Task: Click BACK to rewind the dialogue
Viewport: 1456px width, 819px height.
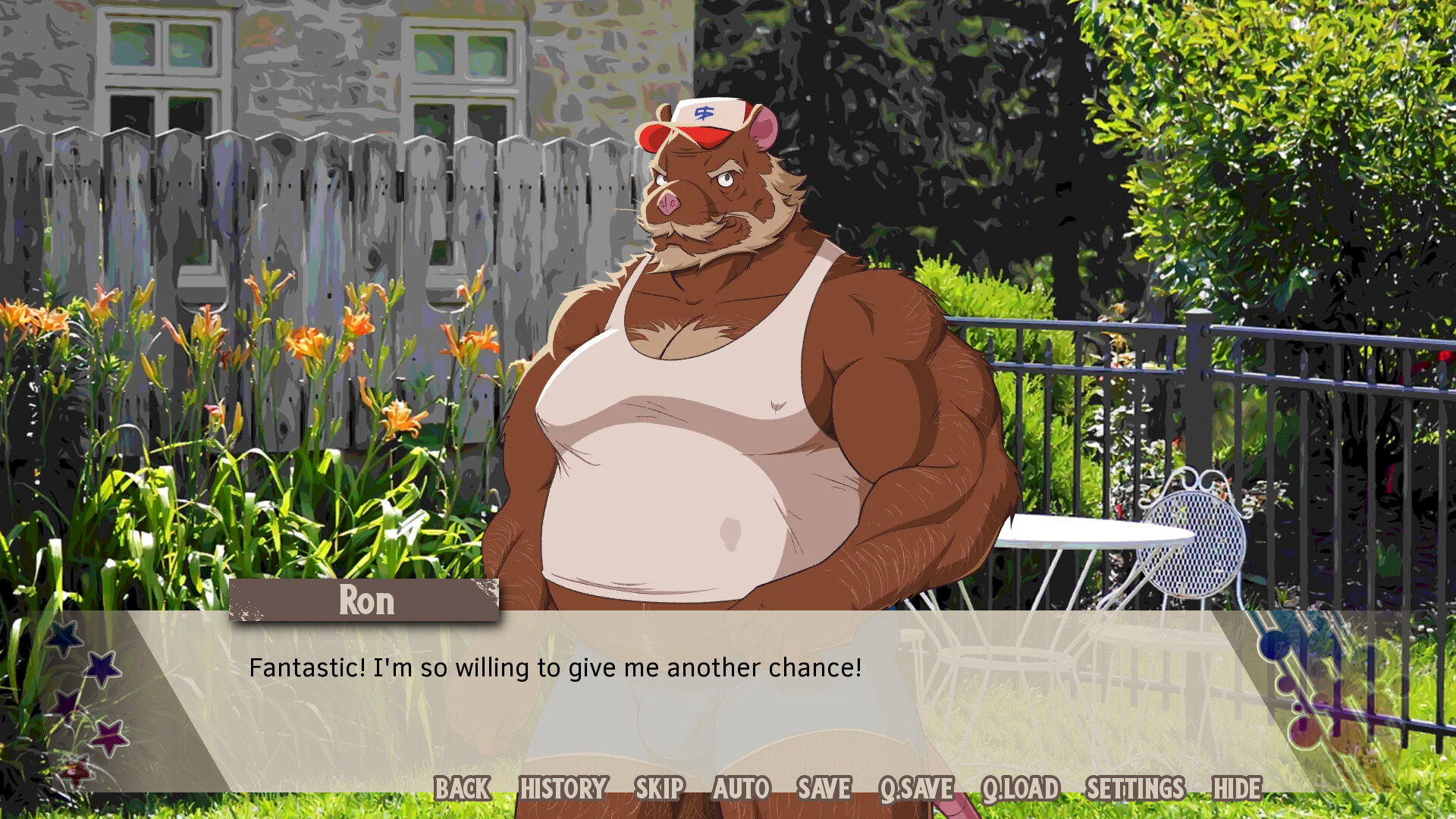Action: click(x=463, y=789)
